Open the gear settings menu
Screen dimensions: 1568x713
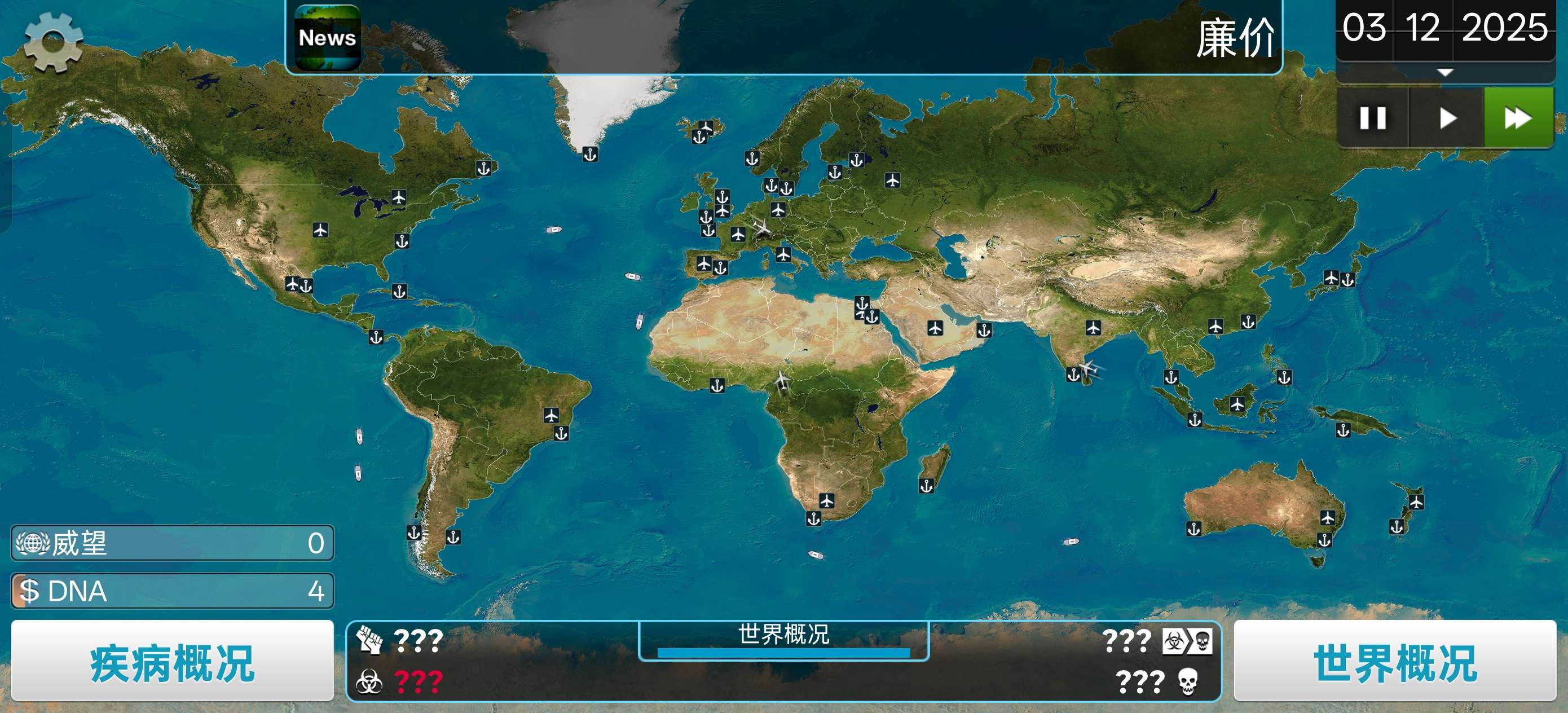pos(53,41)
